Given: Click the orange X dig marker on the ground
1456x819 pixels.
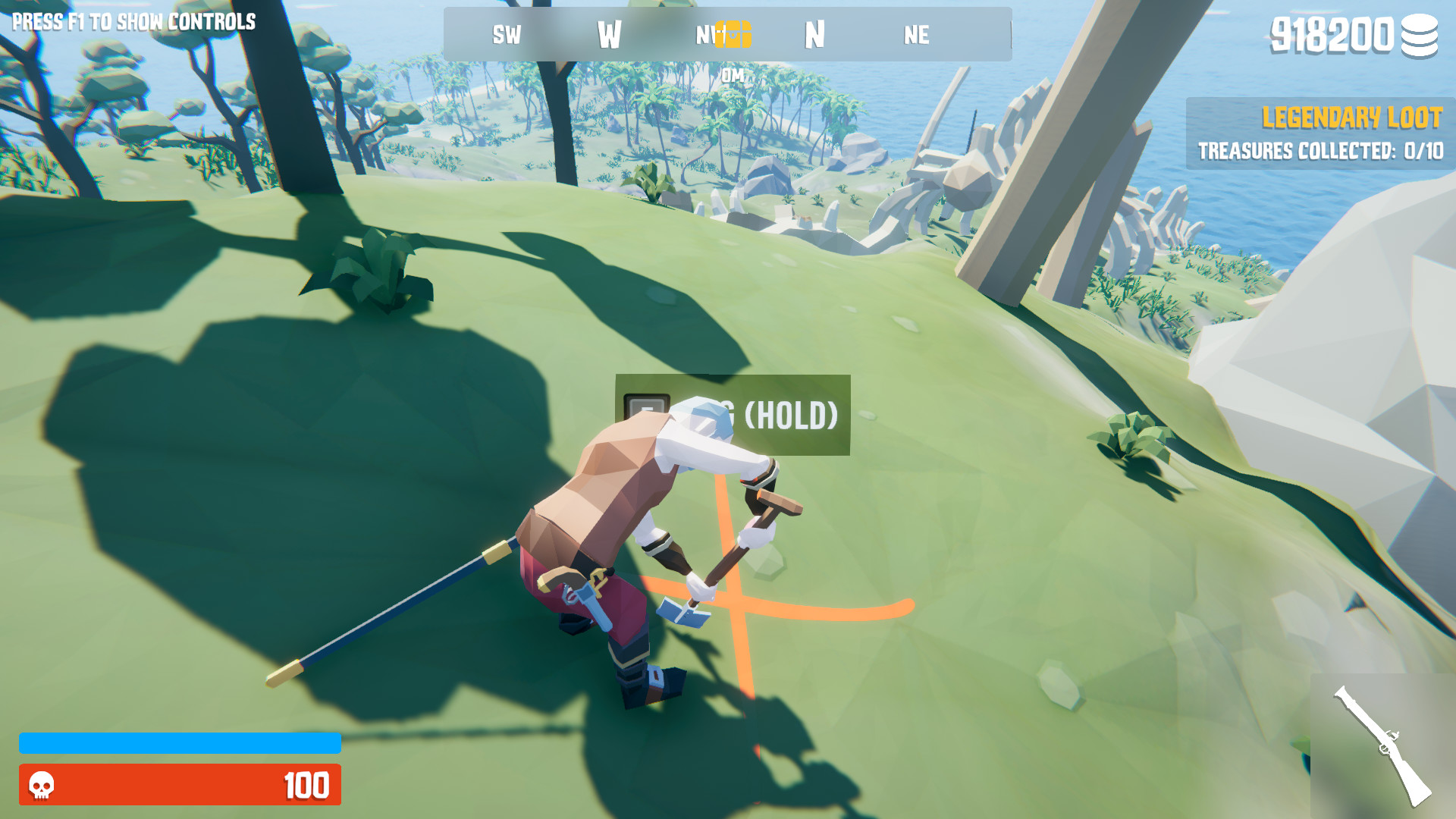Looking at the screenshot, I should pos(734,599).
